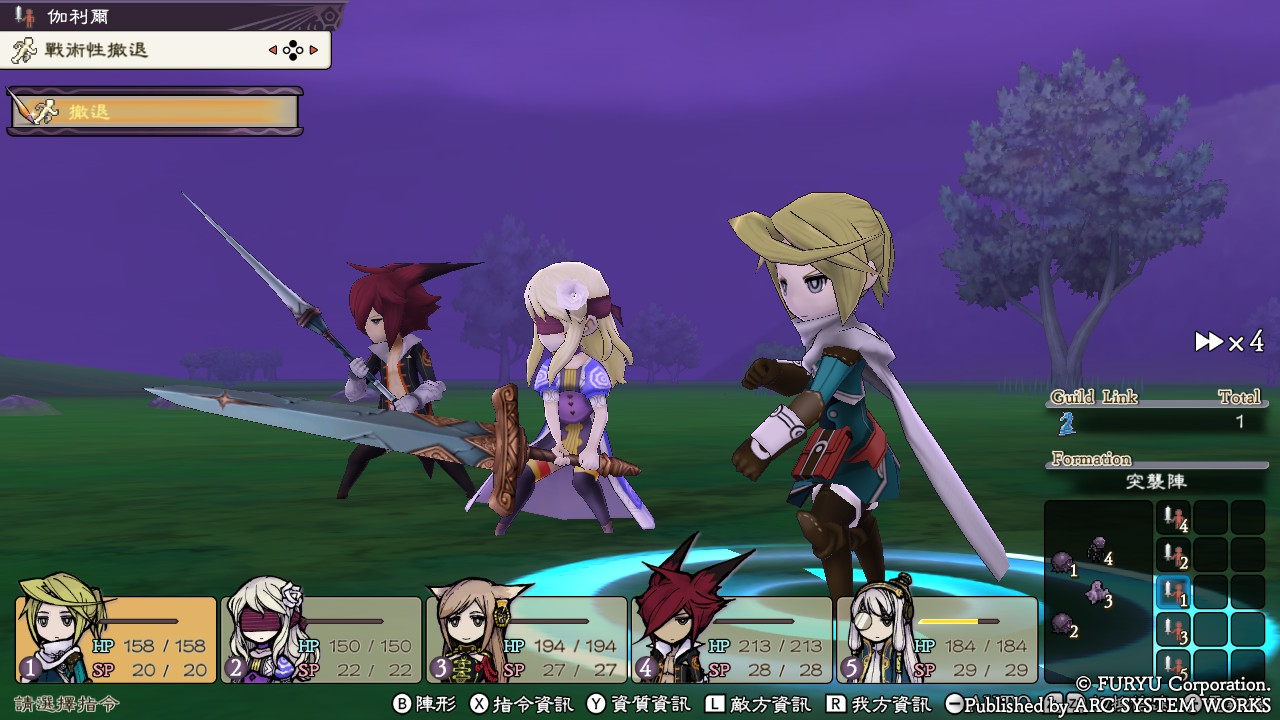The height and width of the screenshot is (720, 1280).
Task: Select the 撤退 retreat command
Action: click(x=155, y=111)
